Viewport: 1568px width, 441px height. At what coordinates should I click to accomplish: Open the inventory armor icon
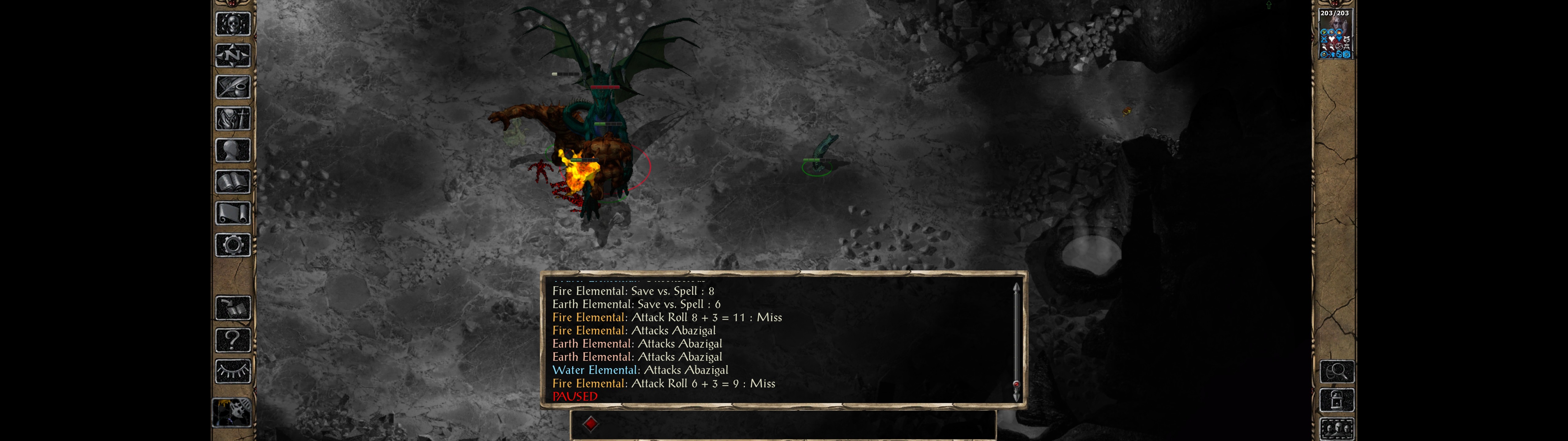point(232,119)
